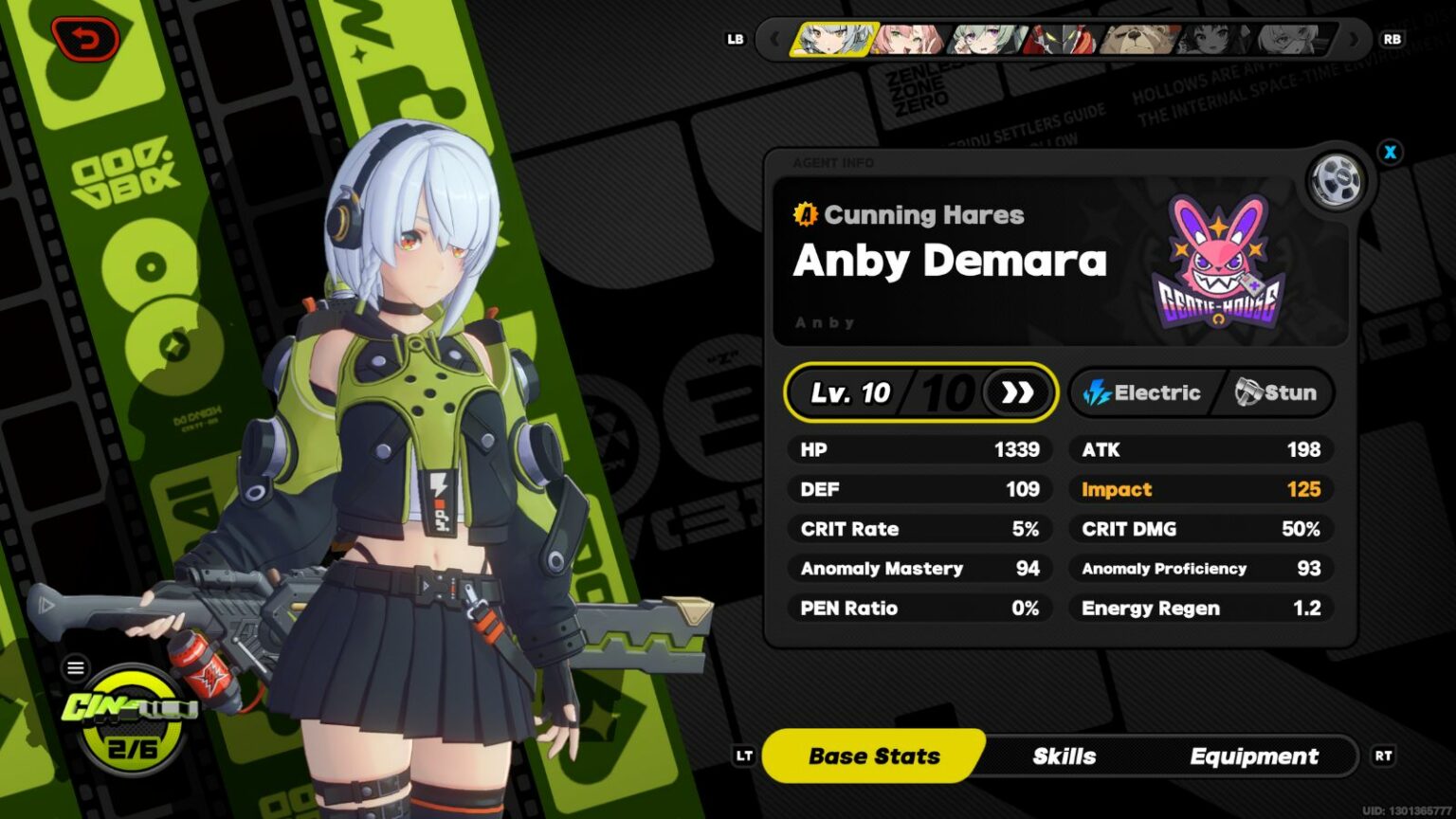Click the Stun specialty icon
The height and width of the screenshot is (819, 1456).
pyautogui.click(x=1248, y=391)
